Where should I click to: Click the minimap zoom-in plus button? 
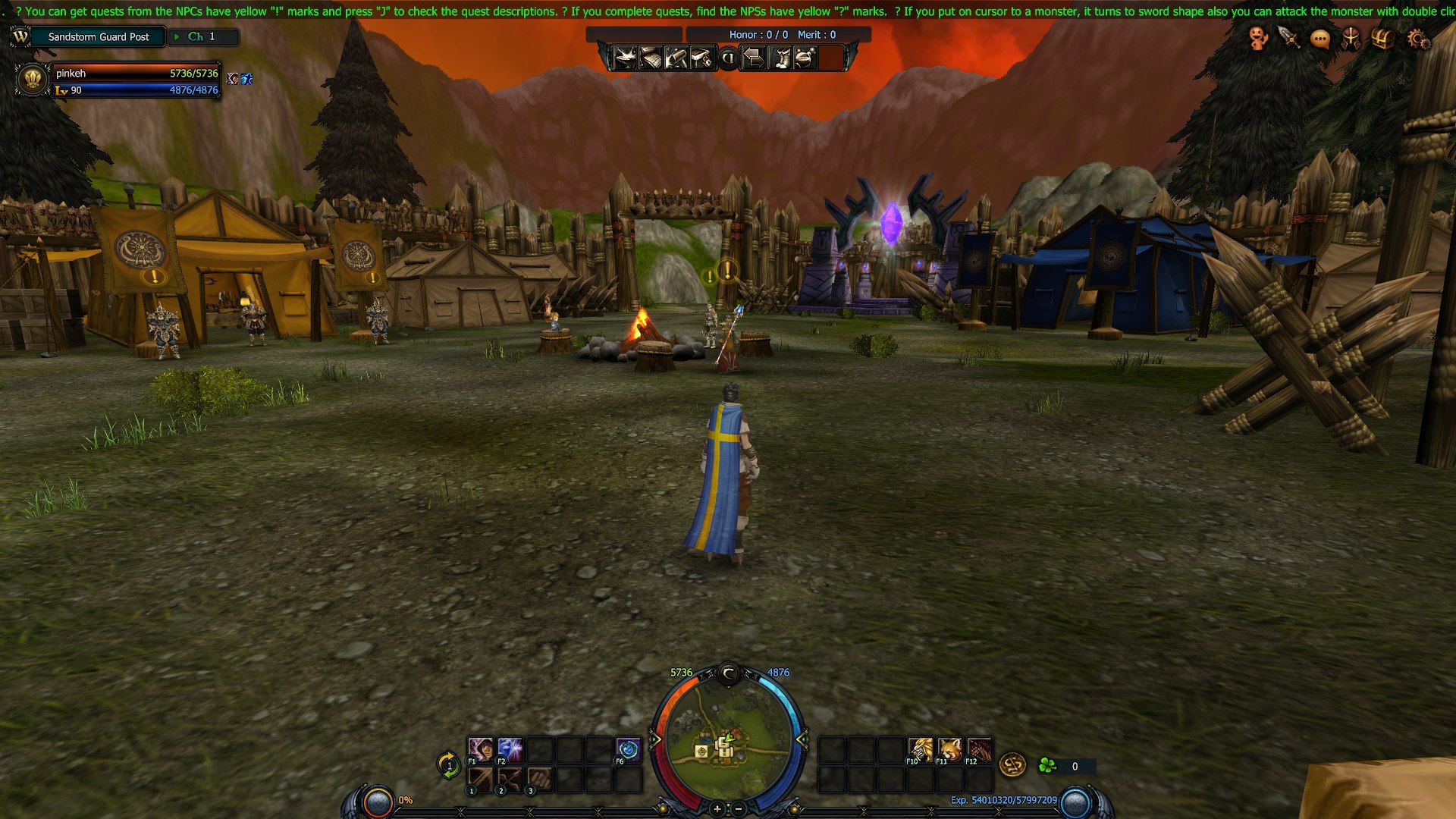pos(717,809)
